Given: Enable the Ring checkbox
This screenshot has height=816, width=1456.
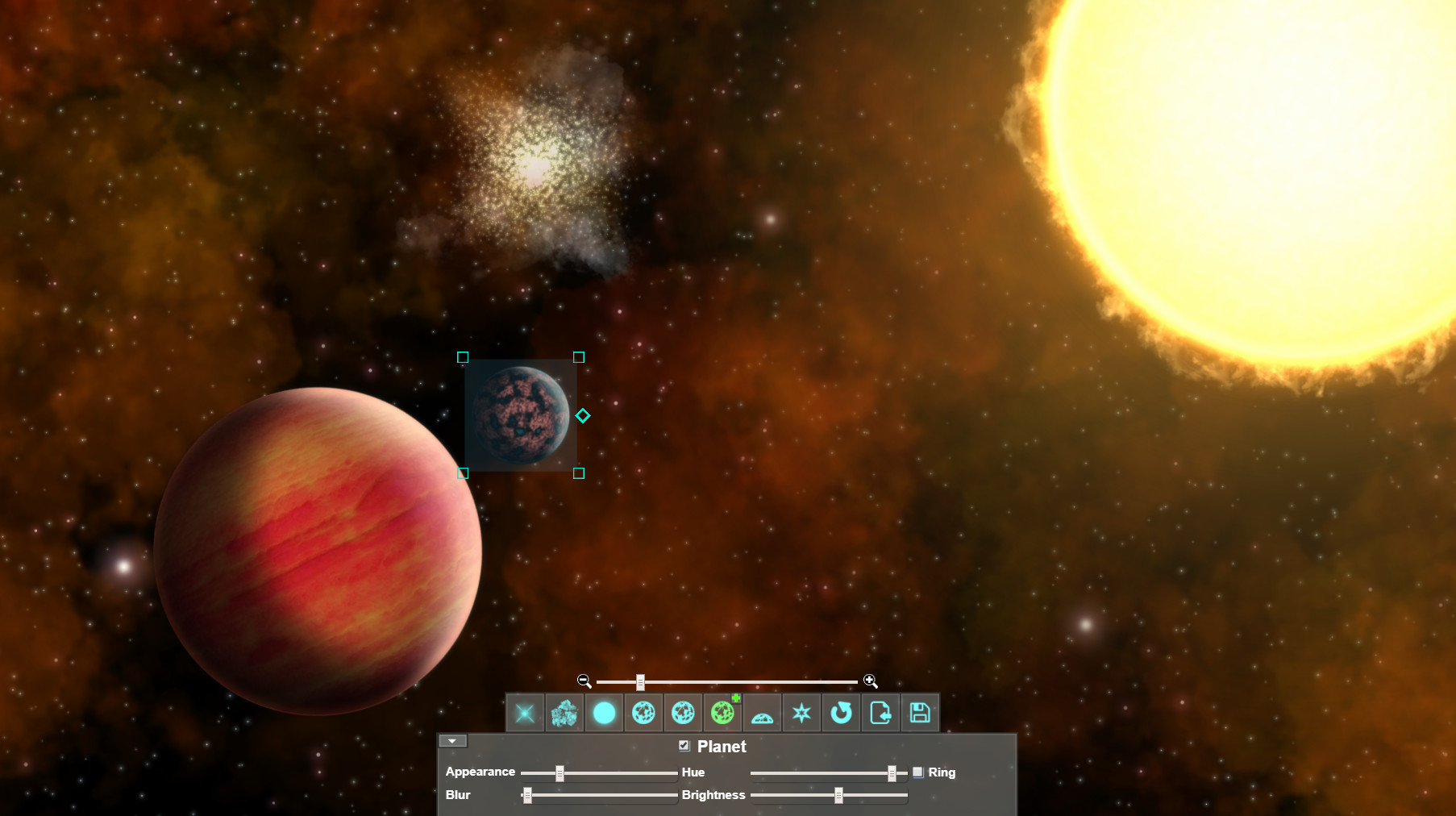Looking at the screenshot, I should pyautogui.click(x=919, y=772).
